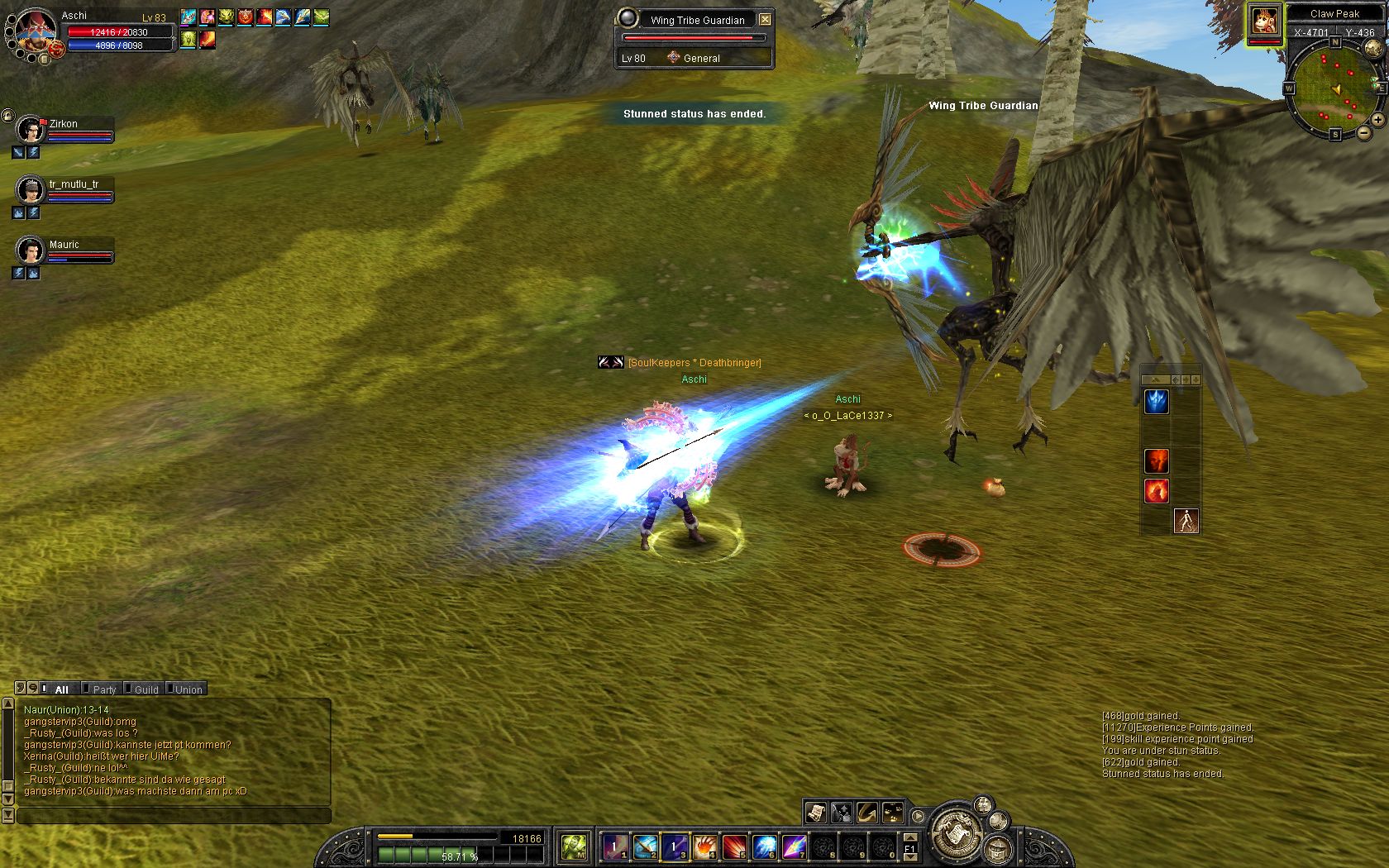Activate the fire claw skill in slot 4
Screen dimensions: 1389x868
click(x=704, y=846)
